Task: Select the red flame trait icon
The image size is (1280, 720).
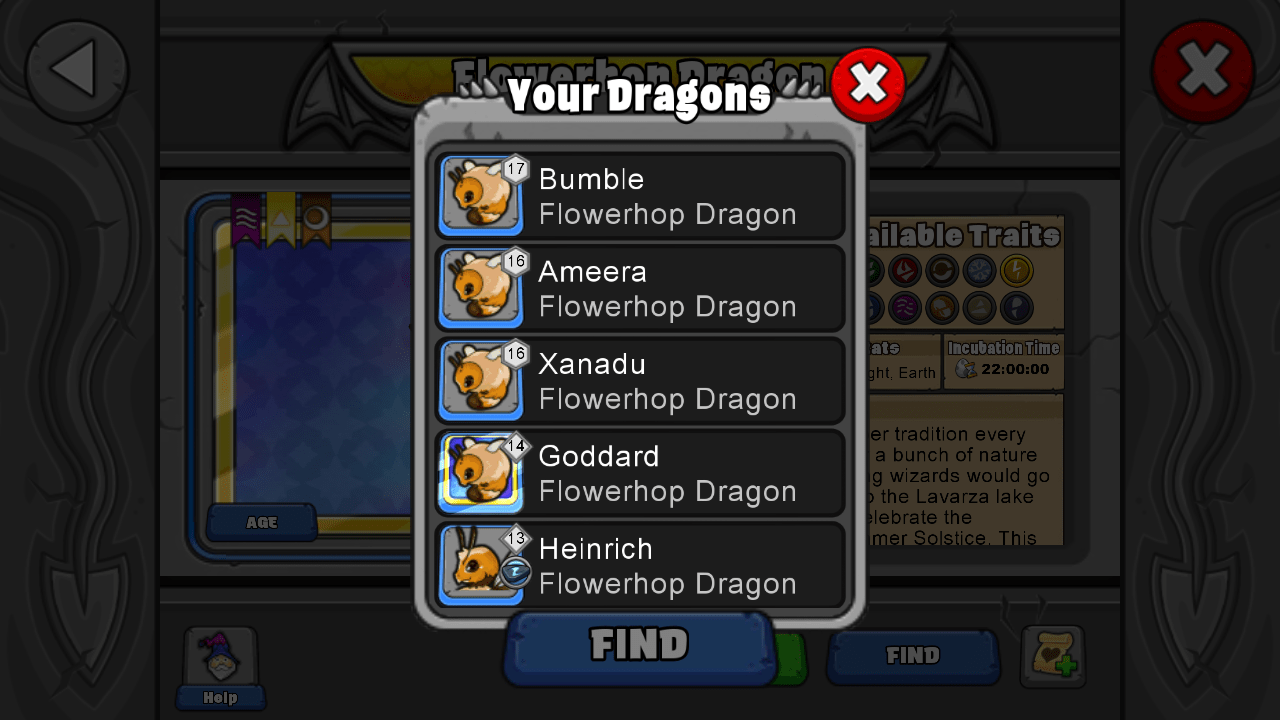Action: (905, 270)
